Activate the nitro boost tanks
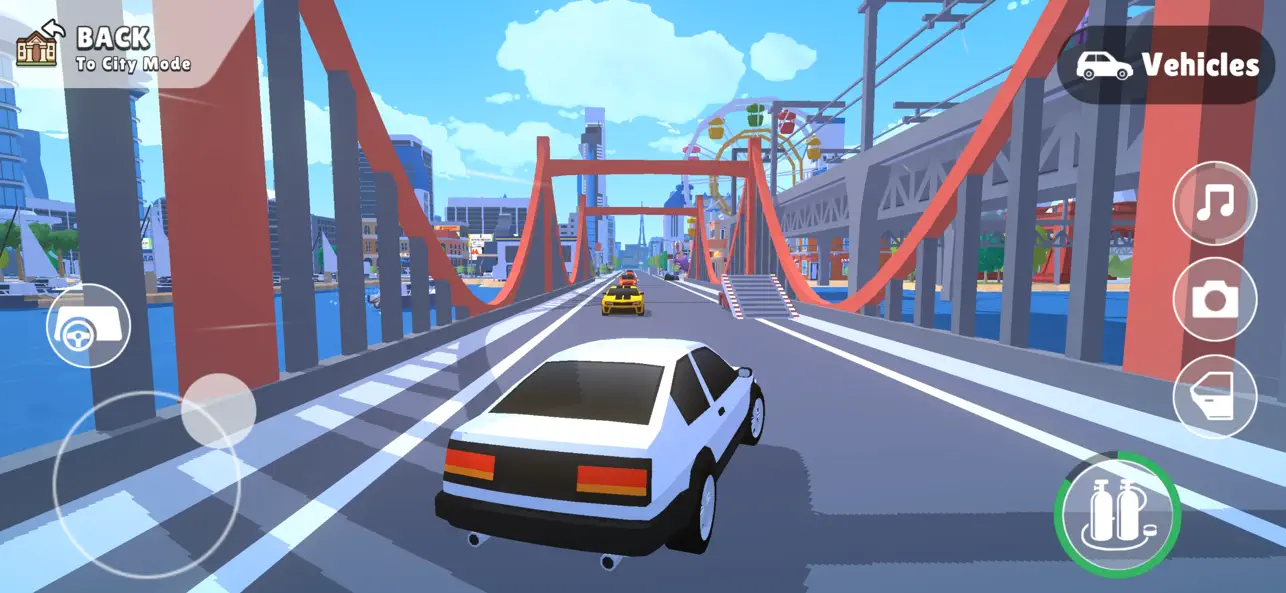This screenshot has width=1286, height=593. click(x=1117, y=516)
